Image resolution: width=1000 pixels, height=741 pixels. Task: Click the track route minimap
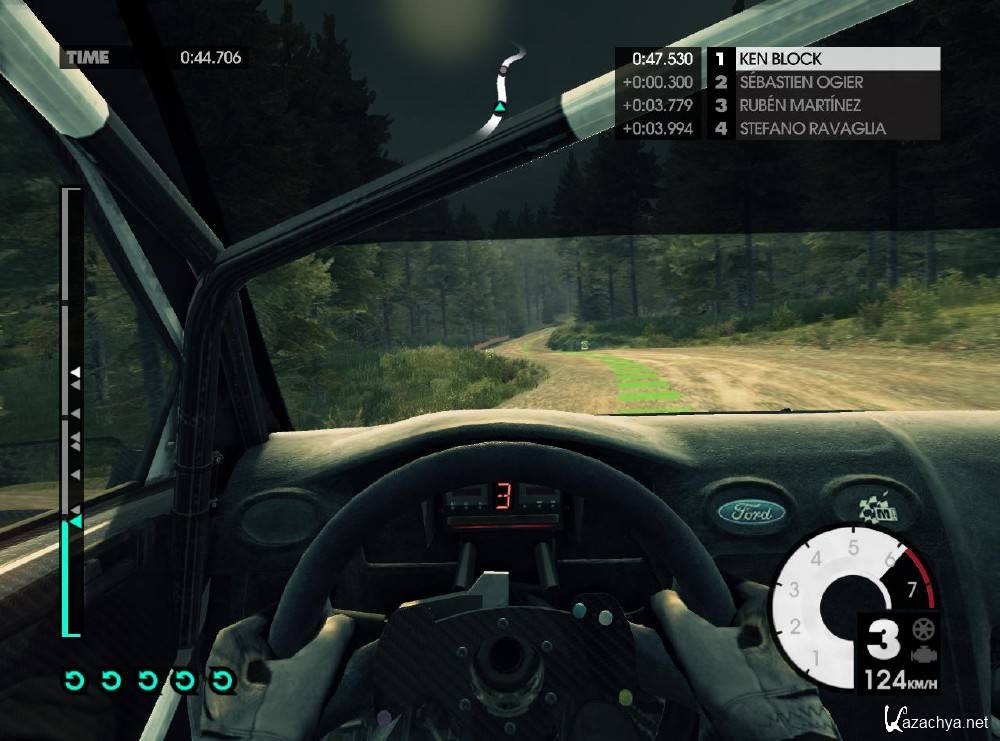[504, 89]
